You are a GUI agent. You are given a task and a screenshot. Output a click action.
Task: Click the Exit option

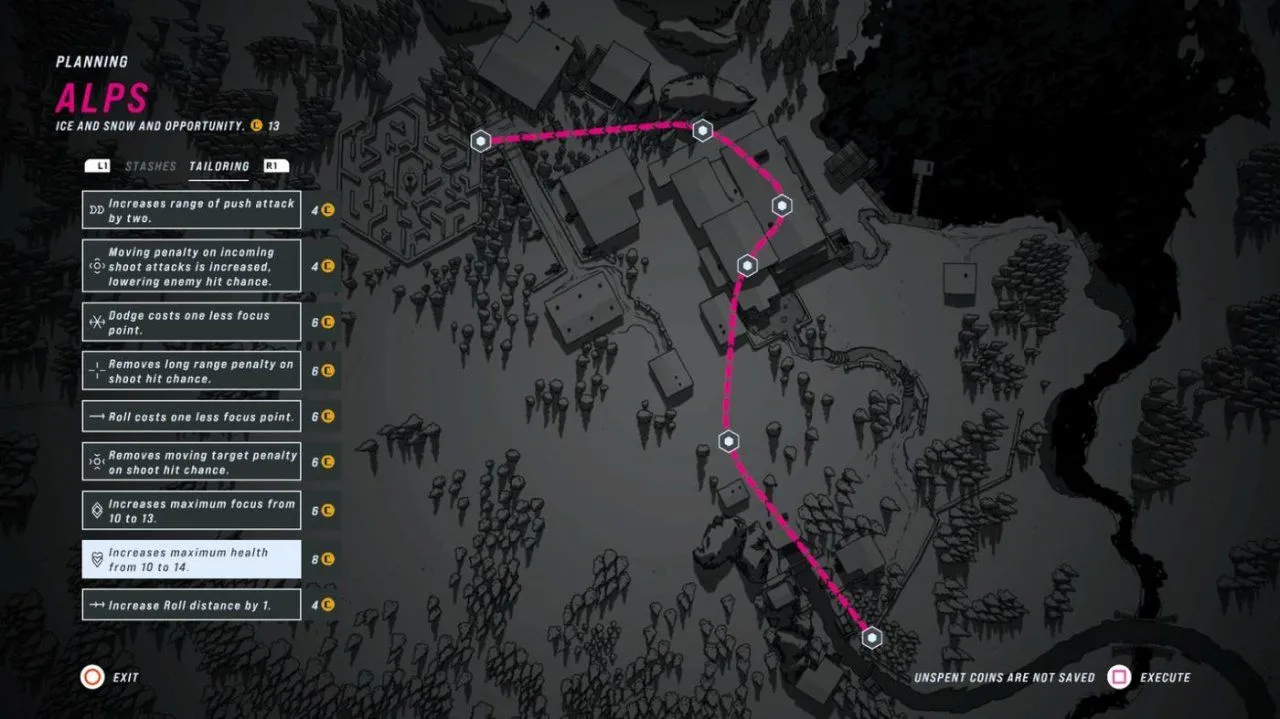[110, 677]
